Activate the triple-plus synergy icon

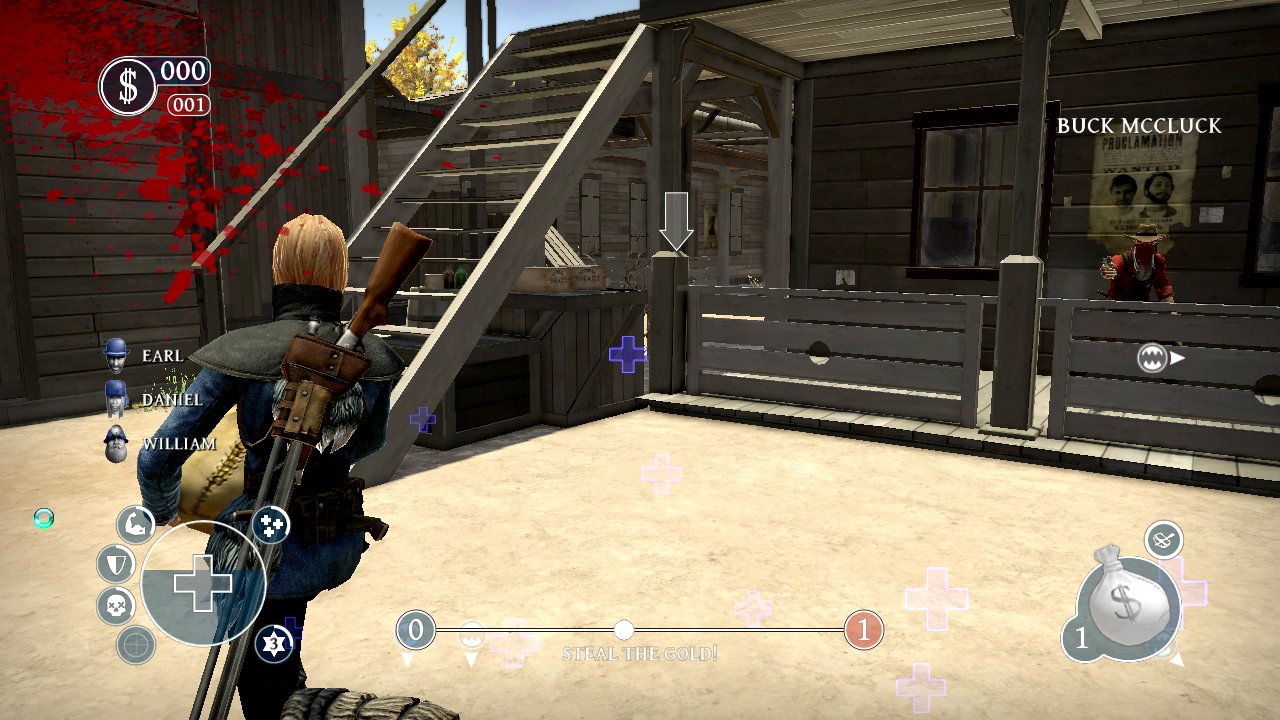point(271,524)
